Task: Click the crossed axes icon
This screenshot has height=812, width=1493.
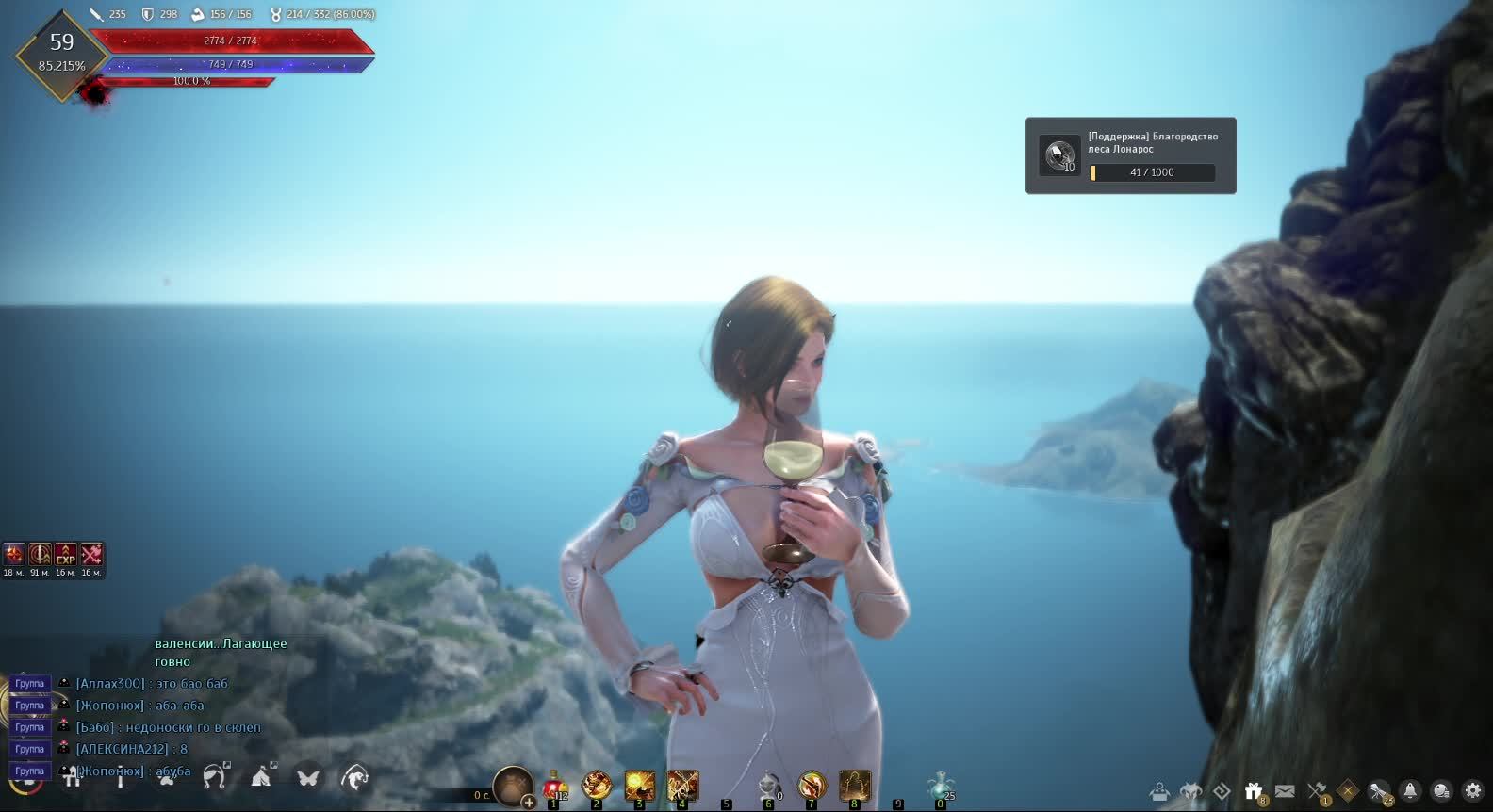Action: (x=1317, y=790)
